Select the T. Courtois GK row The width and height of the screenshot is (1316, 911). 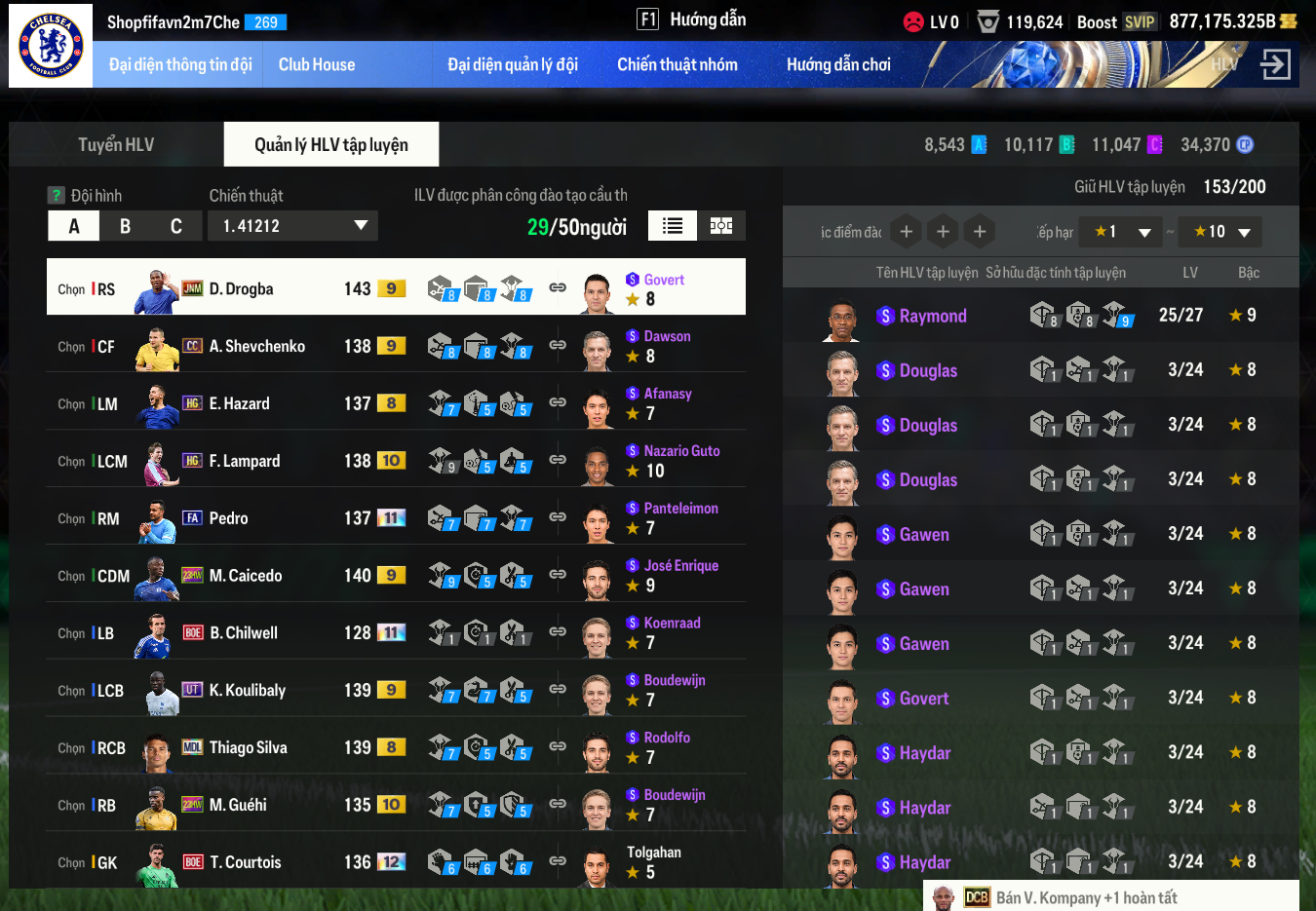tap(292, 862)
